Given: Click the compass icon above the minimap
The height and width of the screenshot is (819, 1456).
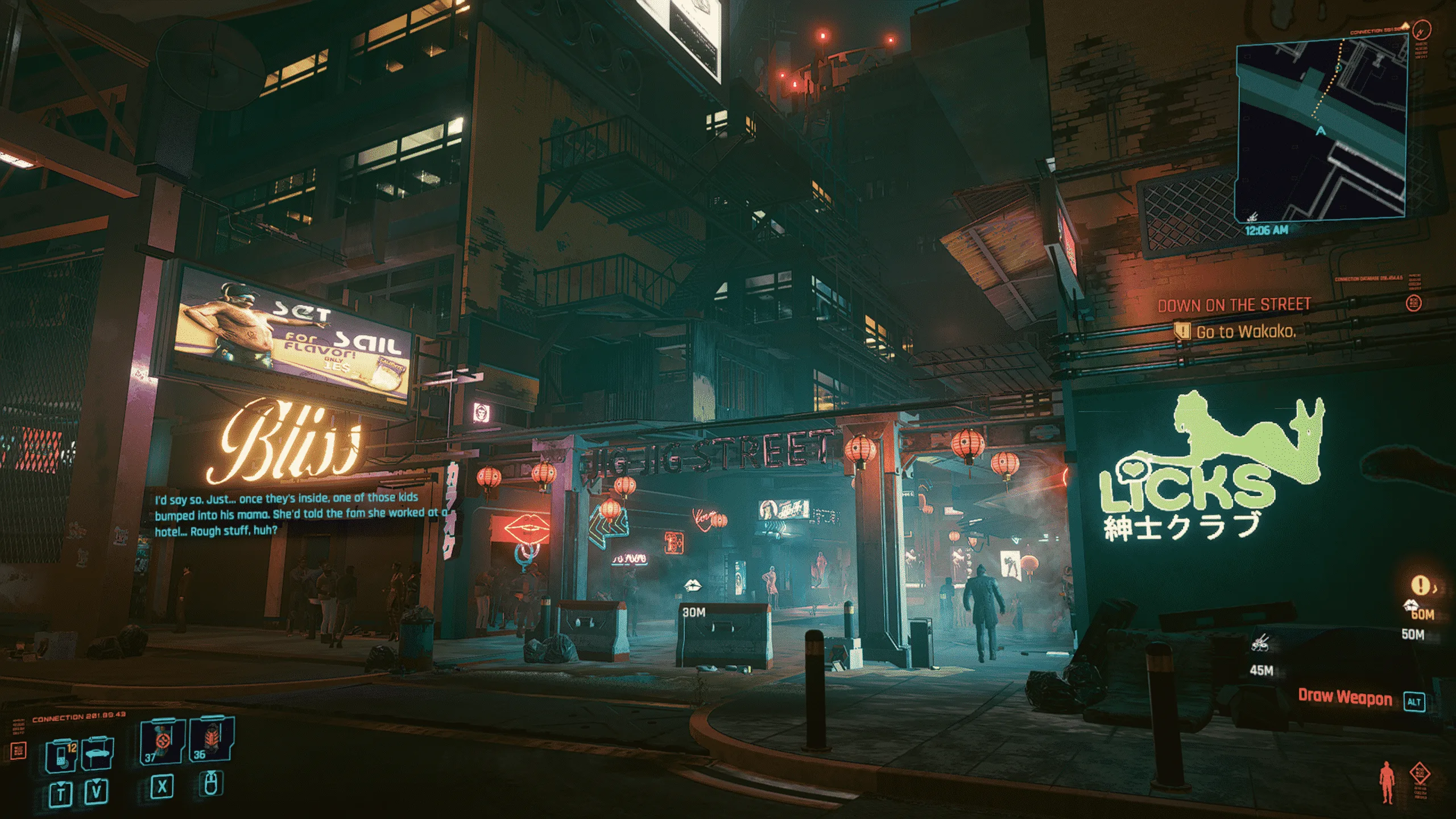Looking at the screenshot, I should (1422, 30).
